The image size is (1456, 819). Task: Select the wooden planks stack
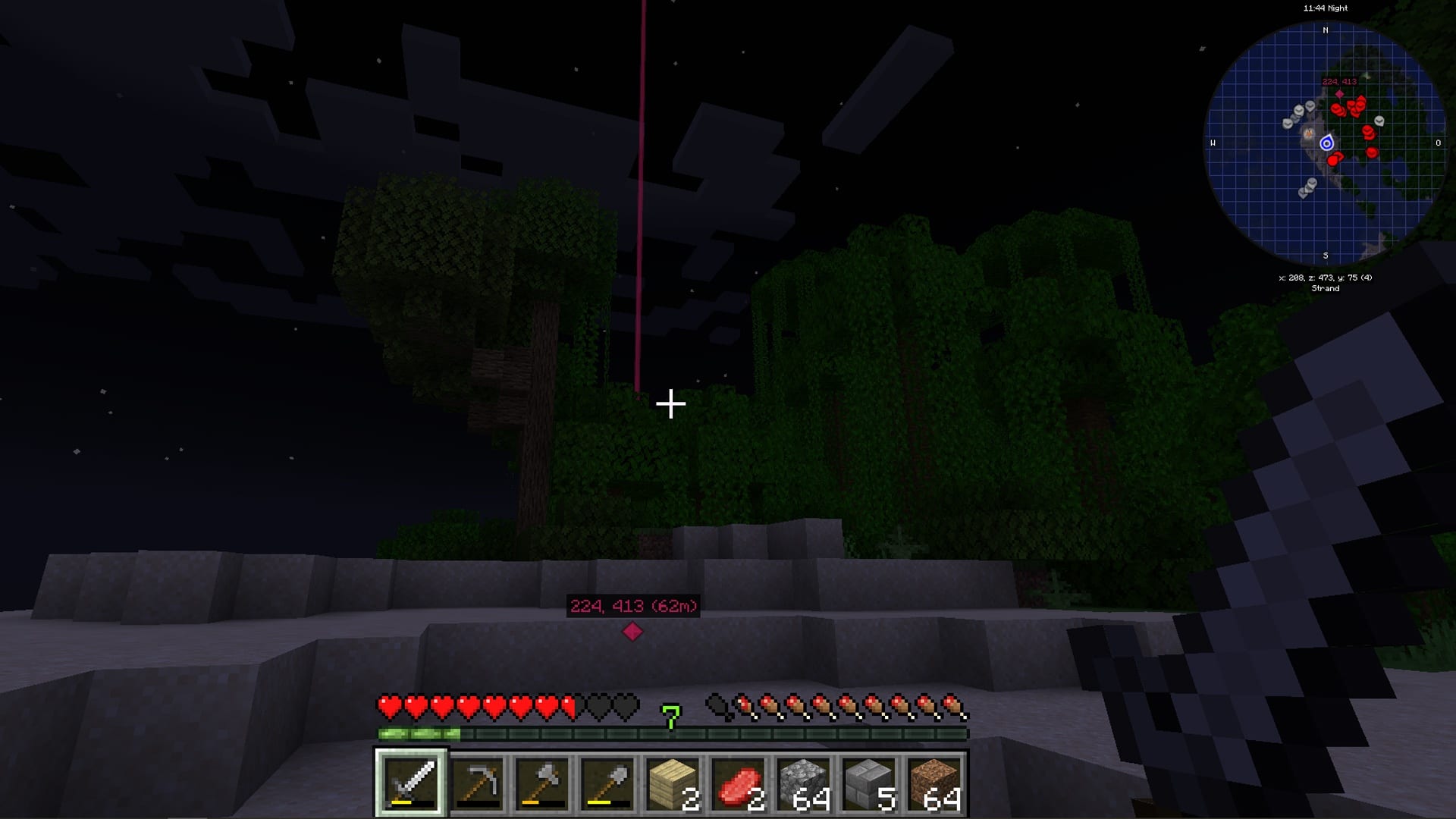pyautogui.click(x=673, y=783)
